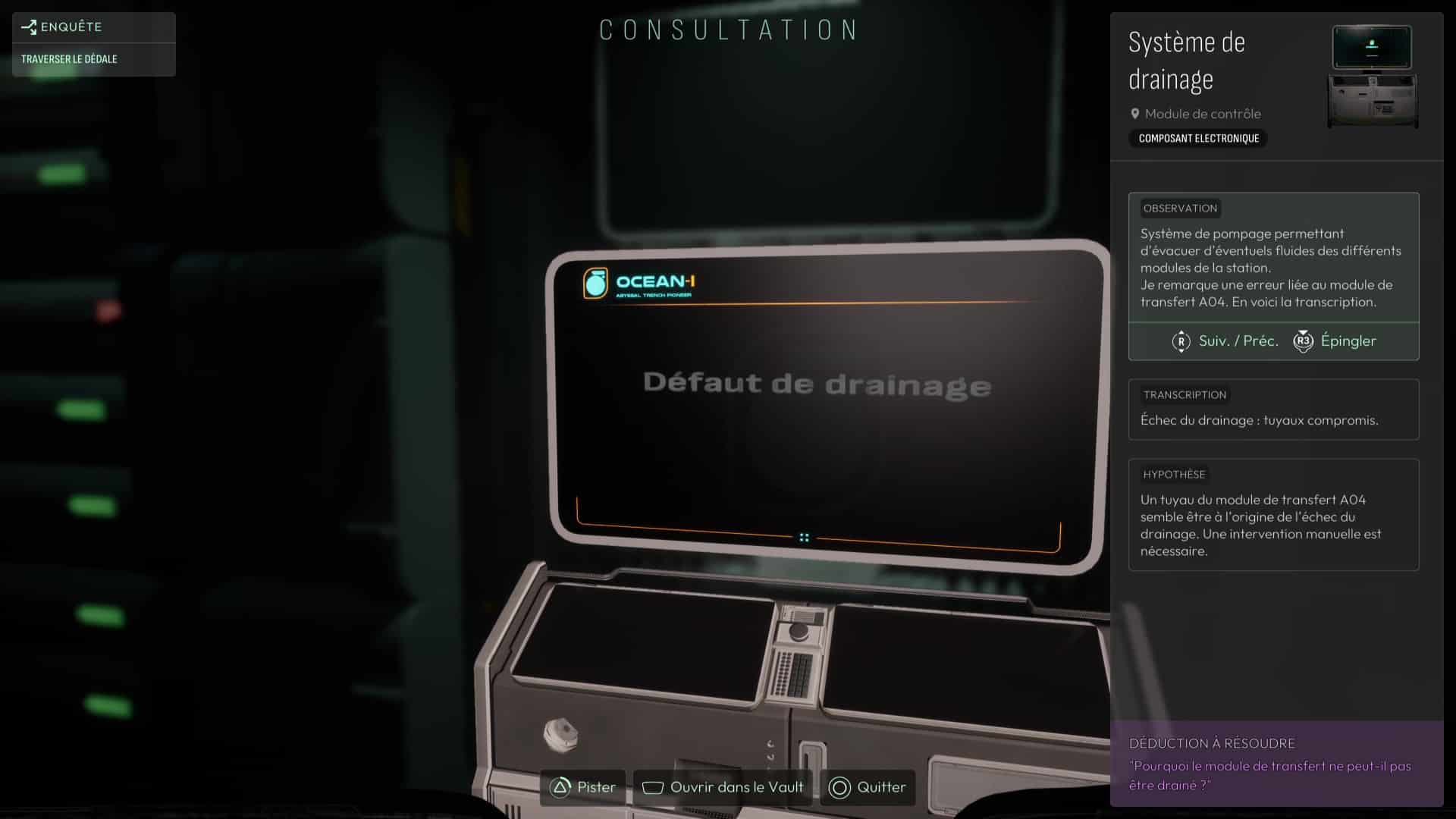Click the Vault box icon beside Ouvrir dans le Vault
This screenshot has width=1456, height=819.
point(653,788)
